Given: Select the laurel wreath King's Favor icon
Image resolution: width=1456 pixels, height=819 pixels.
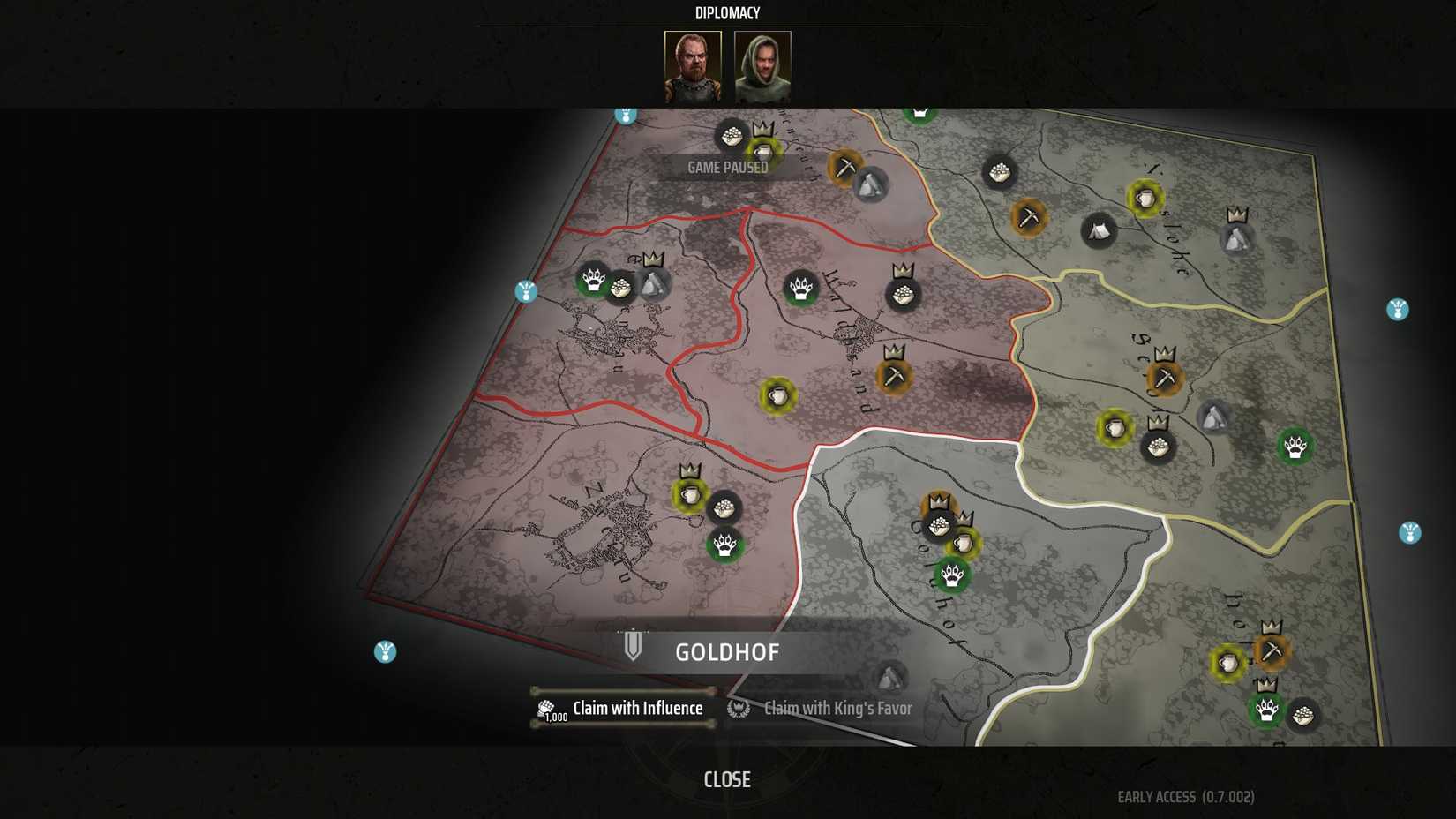Looking at the screenshot, I should tap(738, 708).
